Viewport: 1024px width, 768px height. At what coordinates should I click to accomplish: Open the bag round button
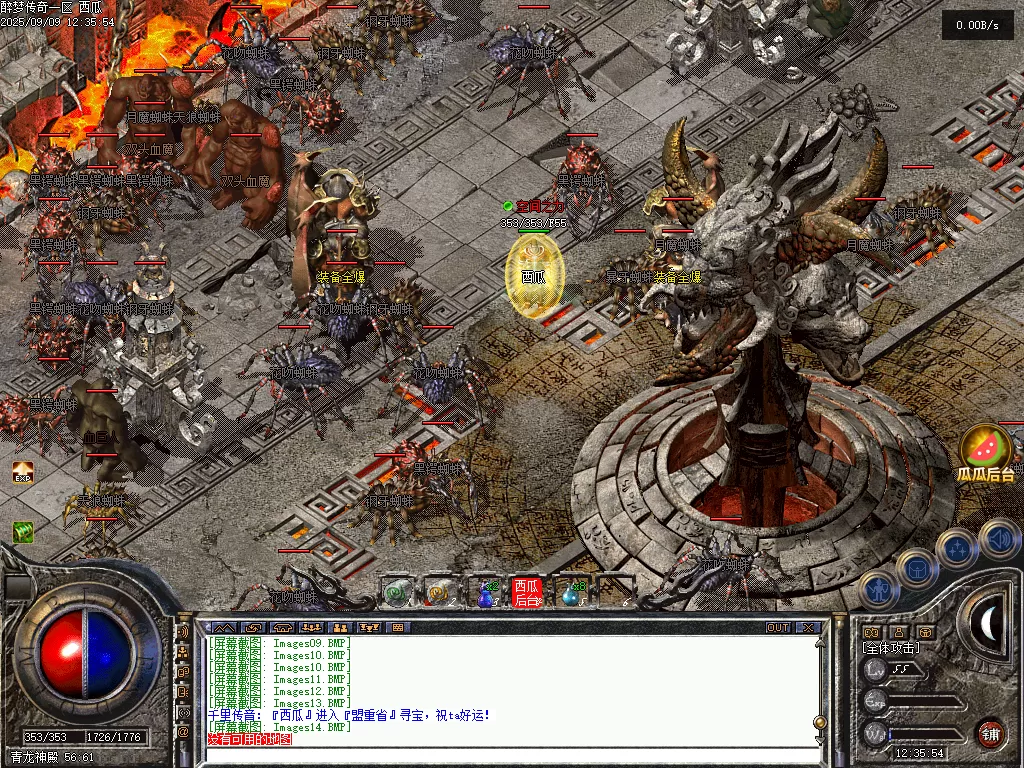[x=915, y=568]
